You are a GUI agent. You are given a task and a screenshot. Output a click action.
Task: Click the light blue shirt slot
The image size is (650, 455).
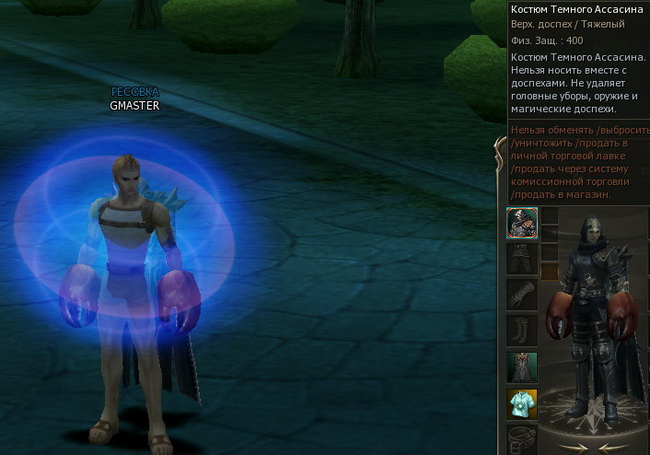pyautogui.click(x=522, y=404)
